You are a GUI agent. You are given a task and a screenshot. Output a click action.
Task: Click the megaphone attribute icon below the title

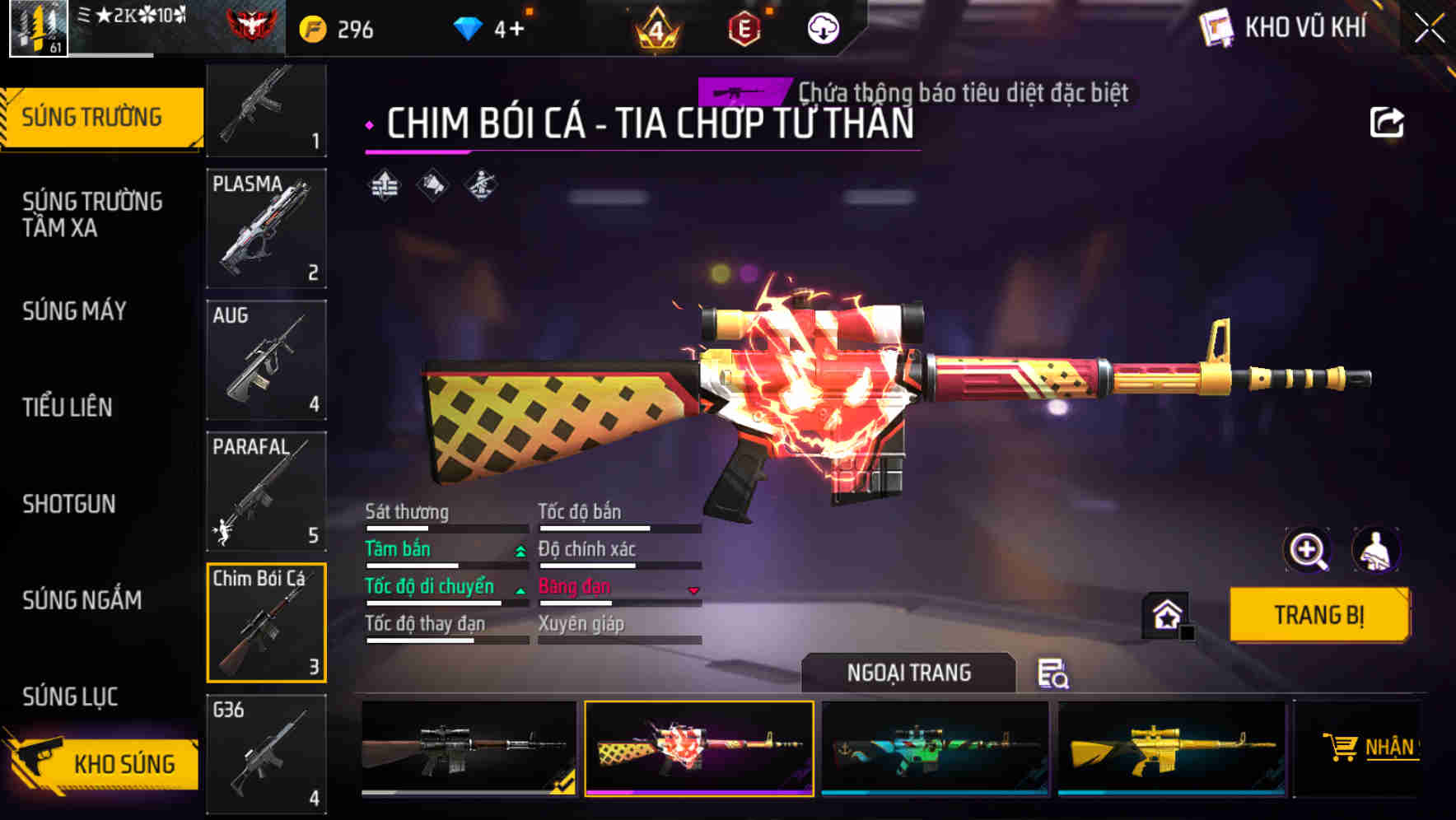[x=432, y=185]
